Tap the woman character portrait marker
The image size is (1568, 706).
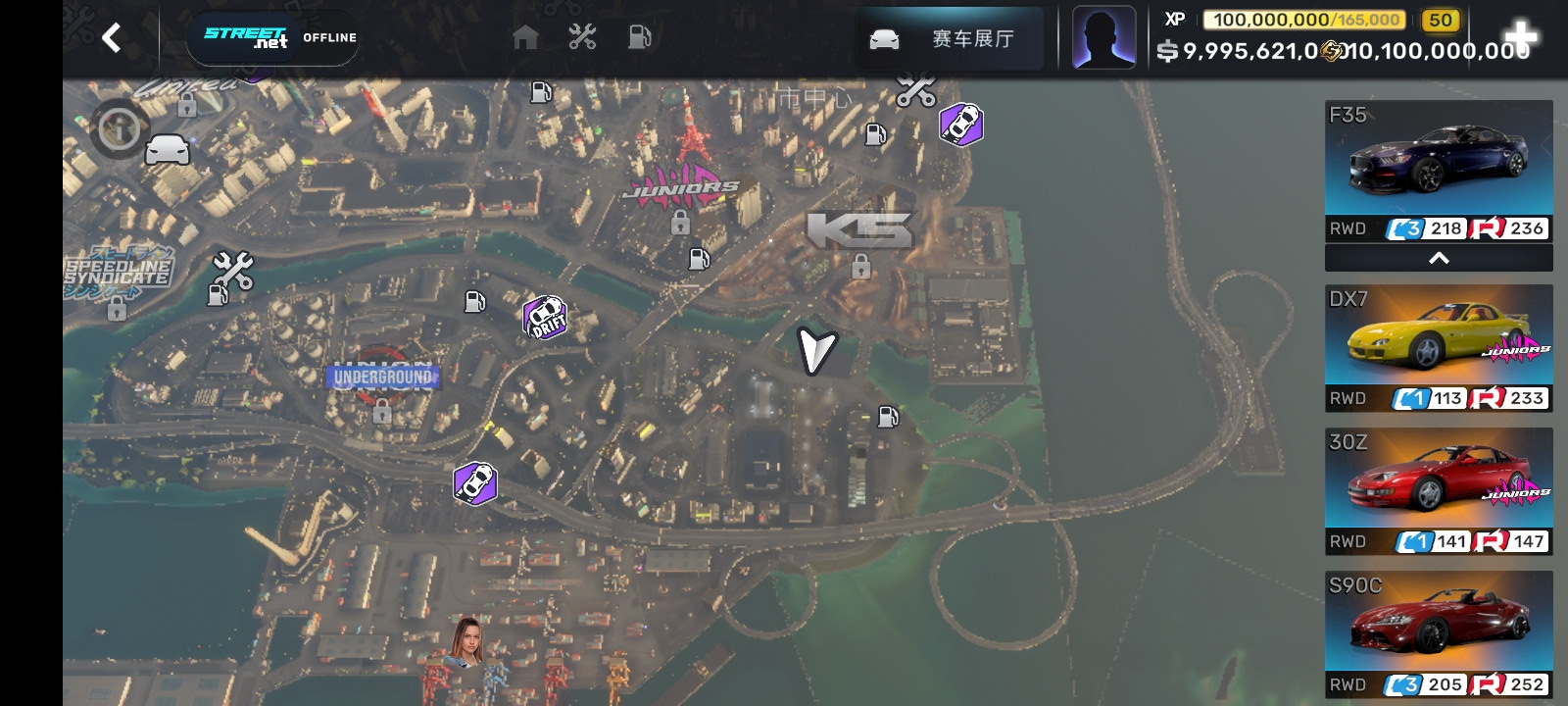[467, 642]
